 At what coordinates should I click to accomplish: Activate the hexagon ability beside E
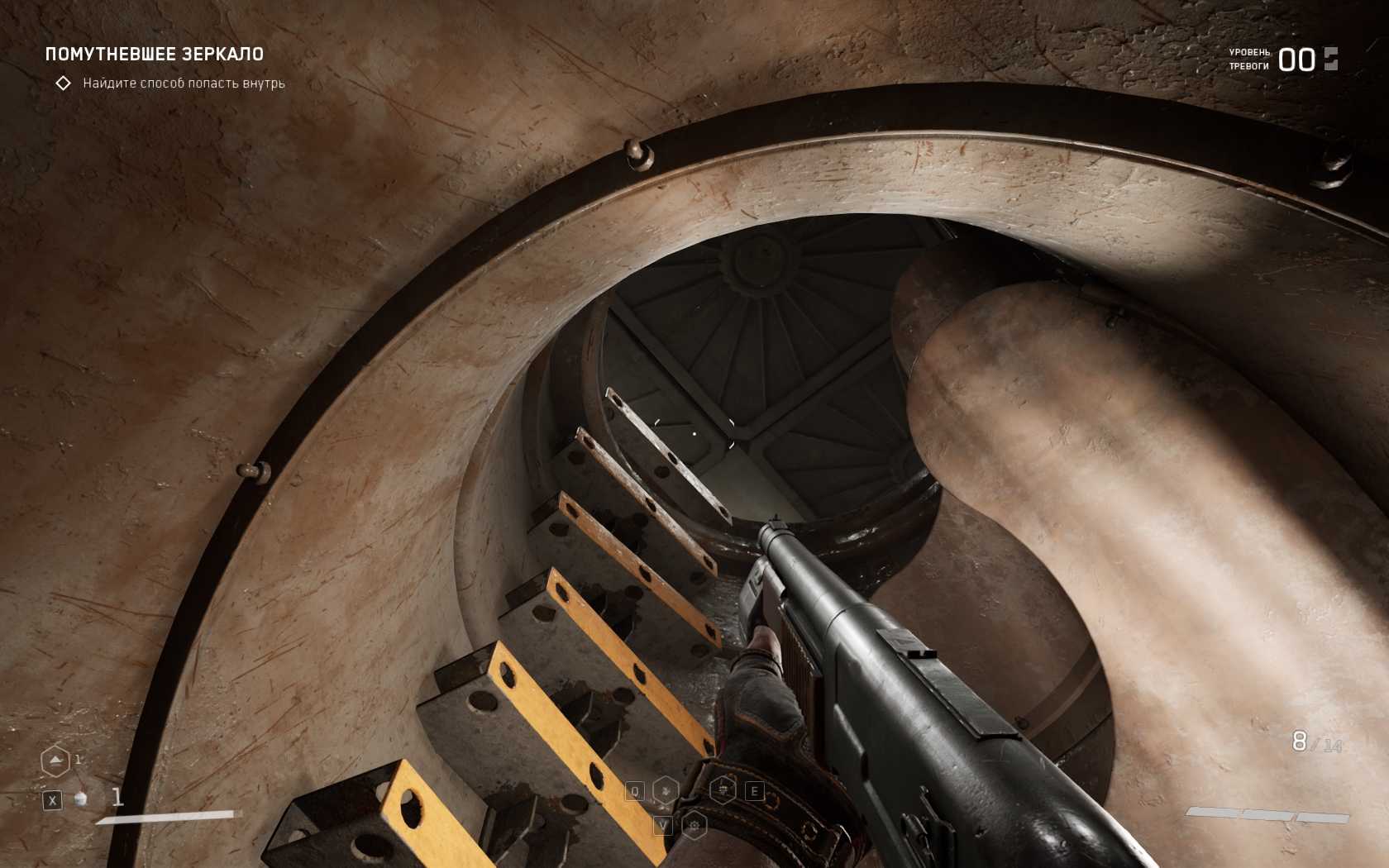tap(723, 790)
